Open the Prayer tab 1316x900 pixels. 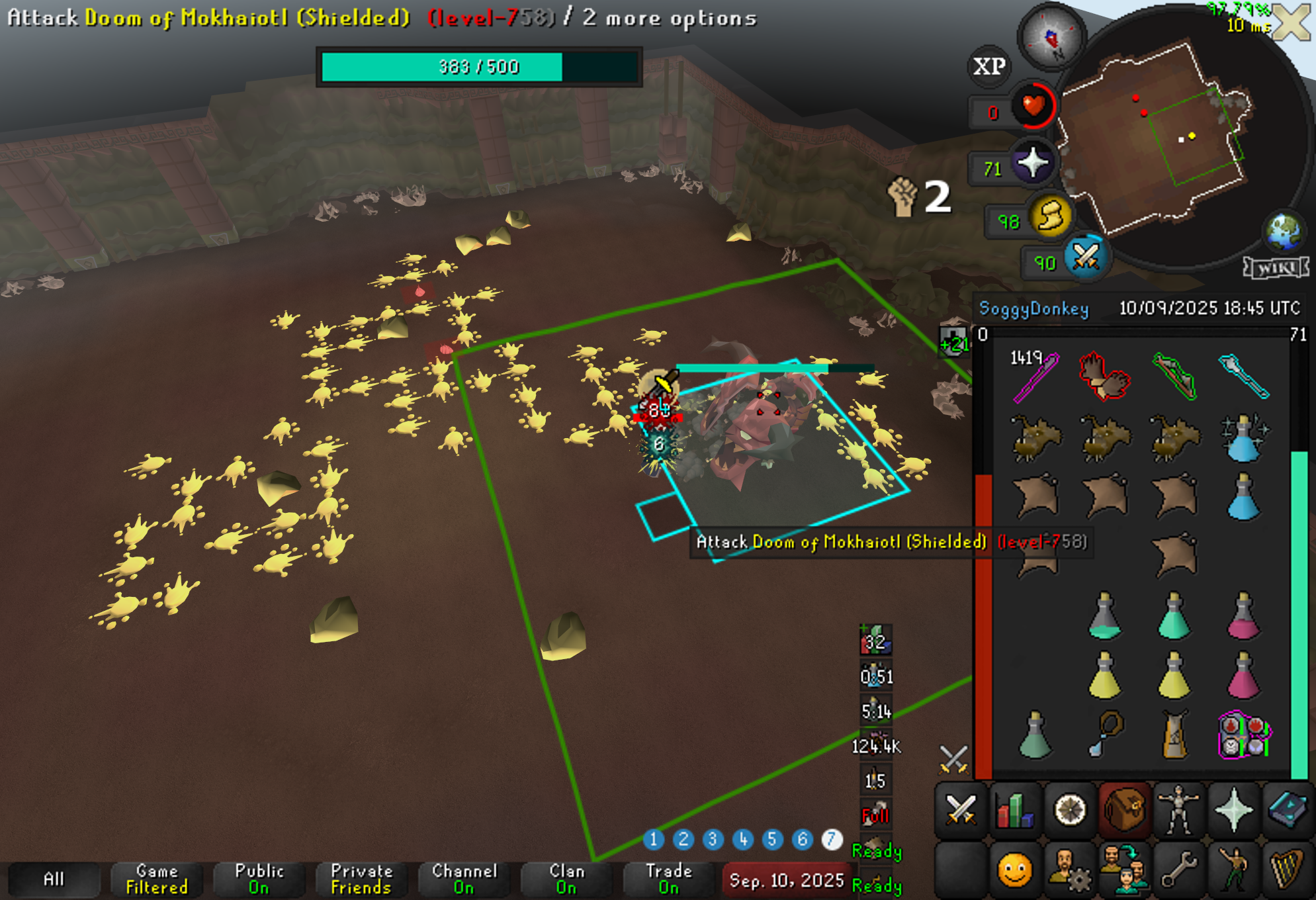1233,810
